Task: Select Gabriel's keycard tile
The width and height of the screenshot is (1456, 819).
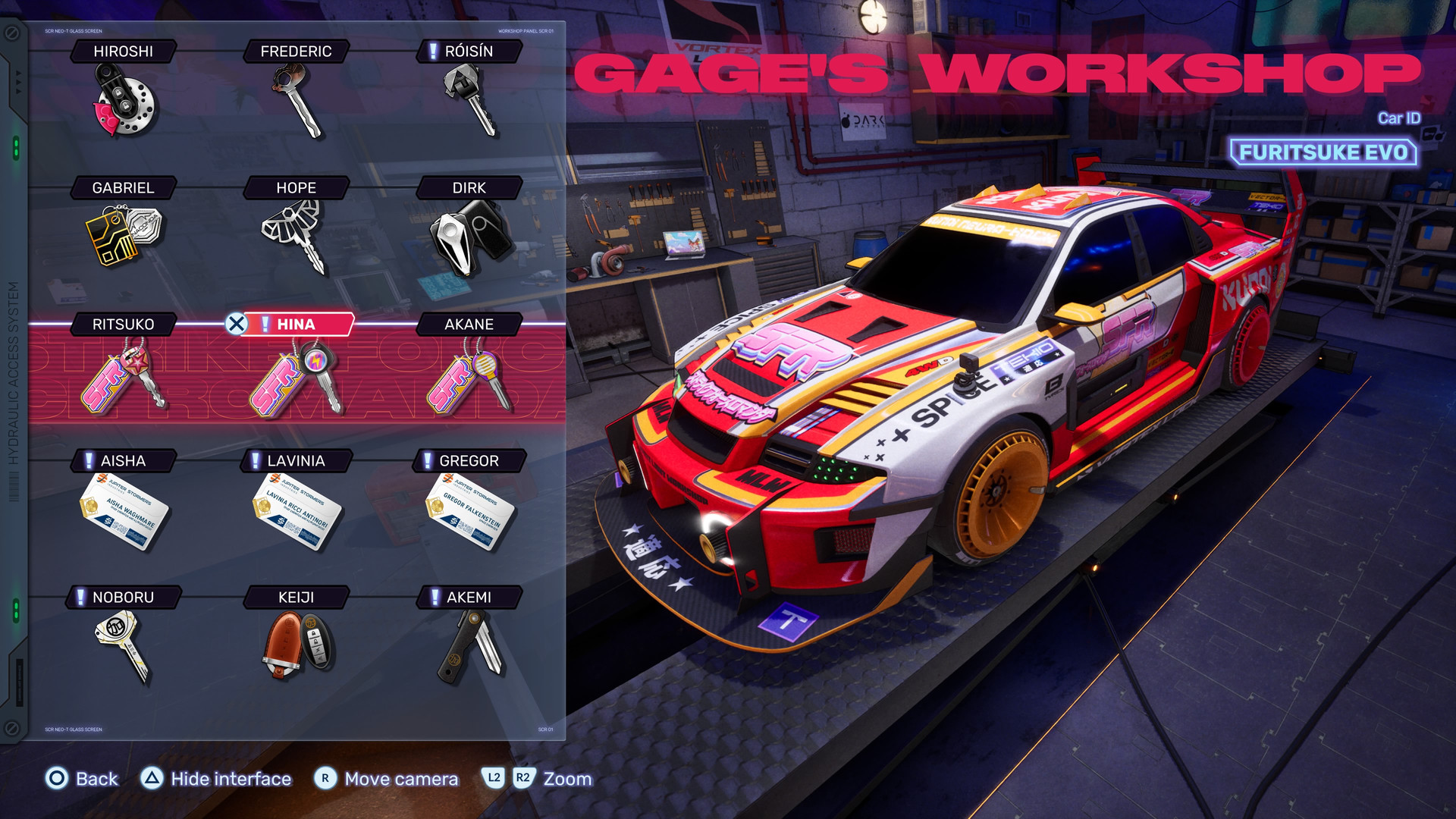Action: click(x=124, y=235)
